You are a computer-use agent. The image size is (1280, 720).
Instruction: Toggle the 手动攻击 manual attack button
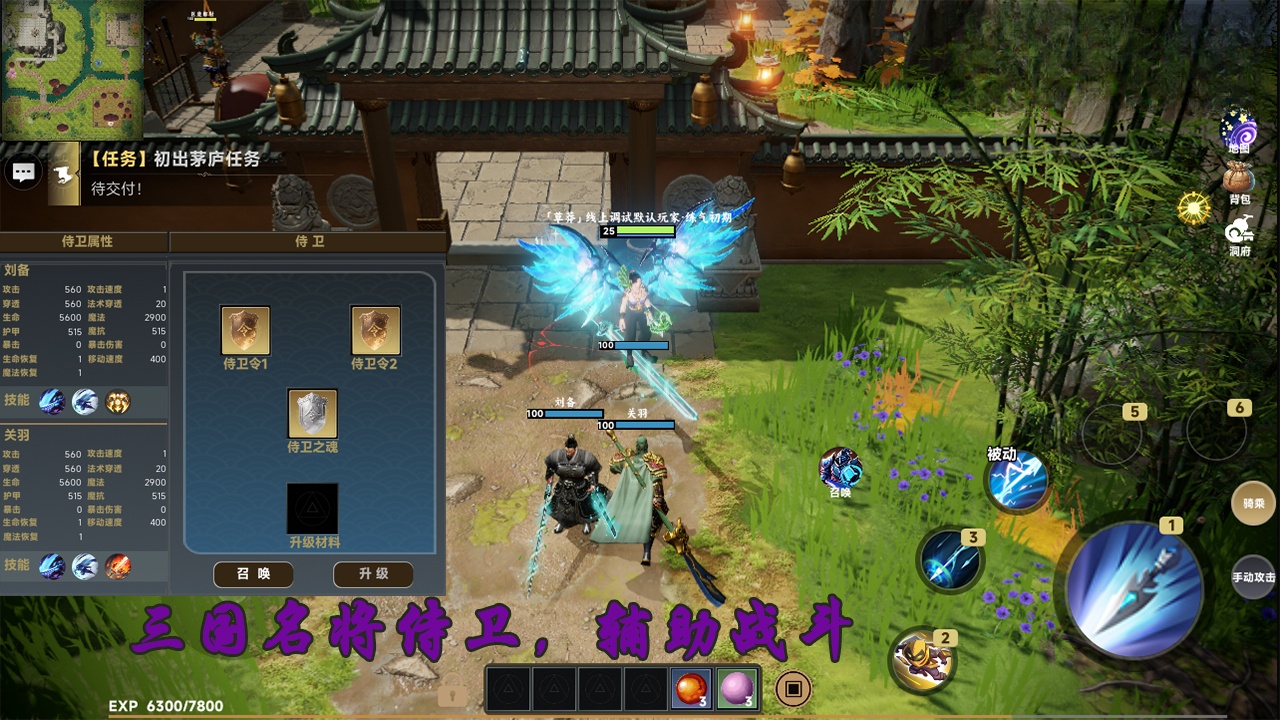click(1253, 577)
